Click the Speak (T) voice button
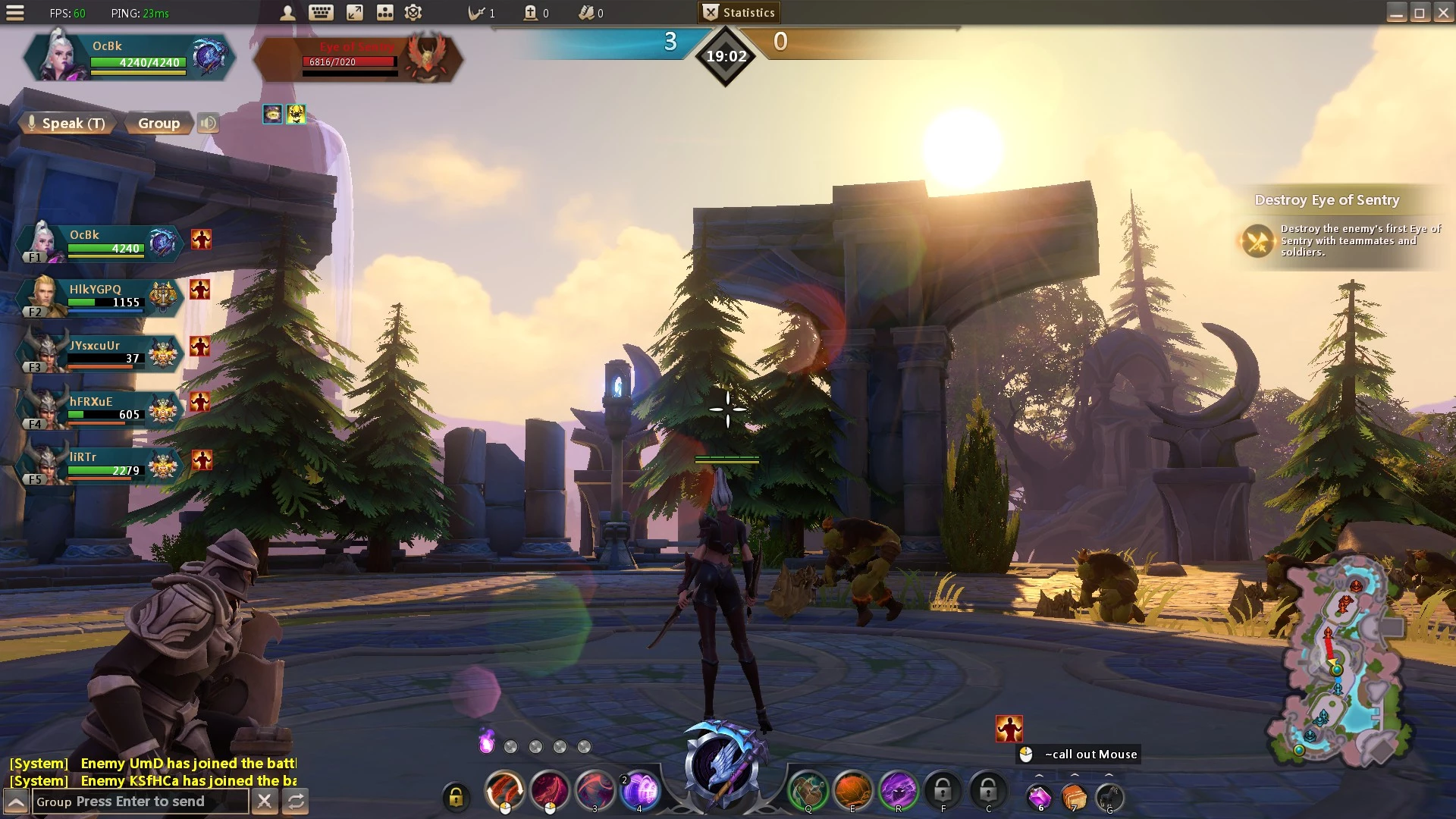This screenshot has width=1456, height=819. (66, 123)
